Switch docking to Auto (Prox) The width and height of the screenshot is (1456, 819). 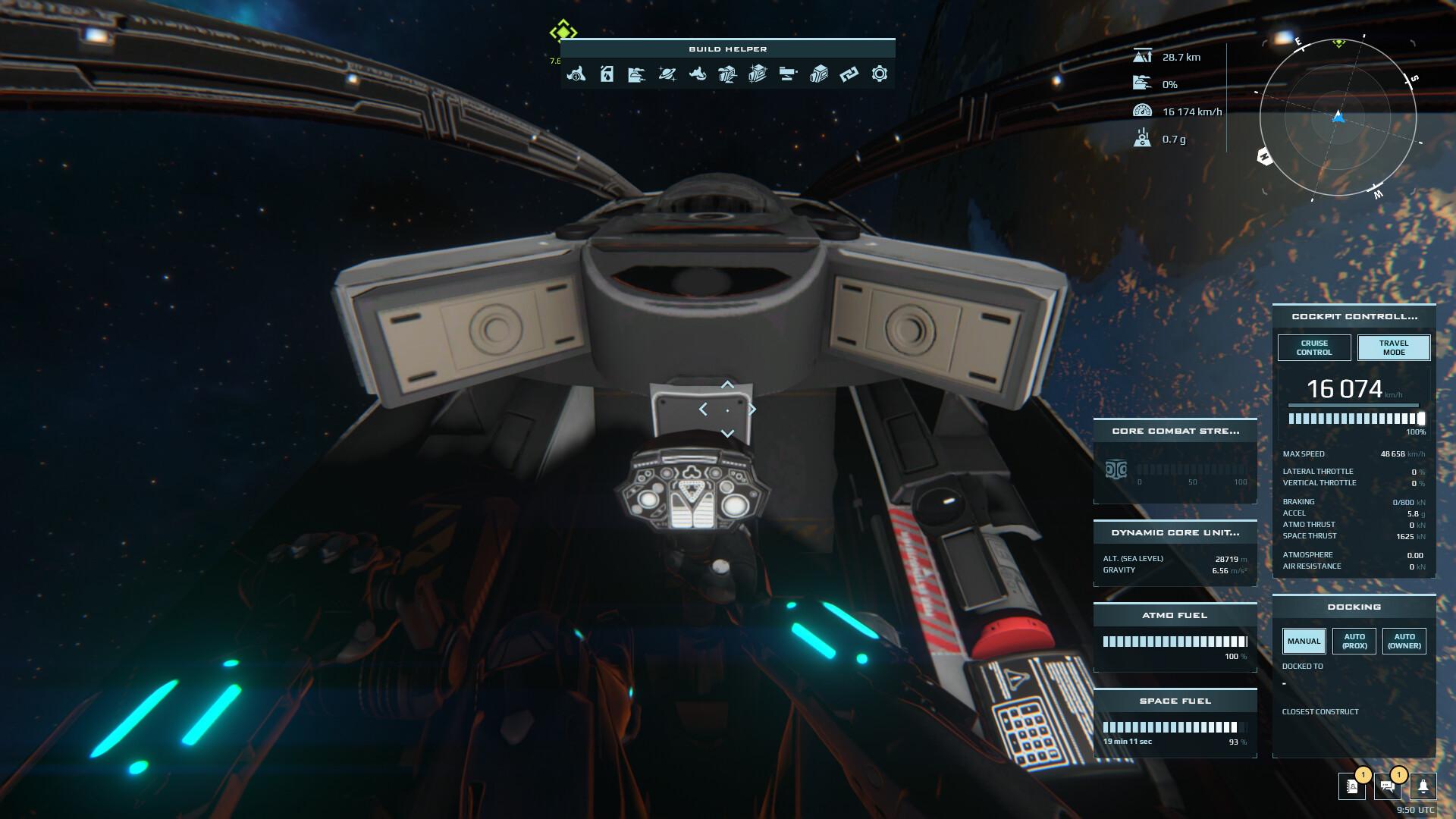pyautogui.click(x=1354, y=640)
